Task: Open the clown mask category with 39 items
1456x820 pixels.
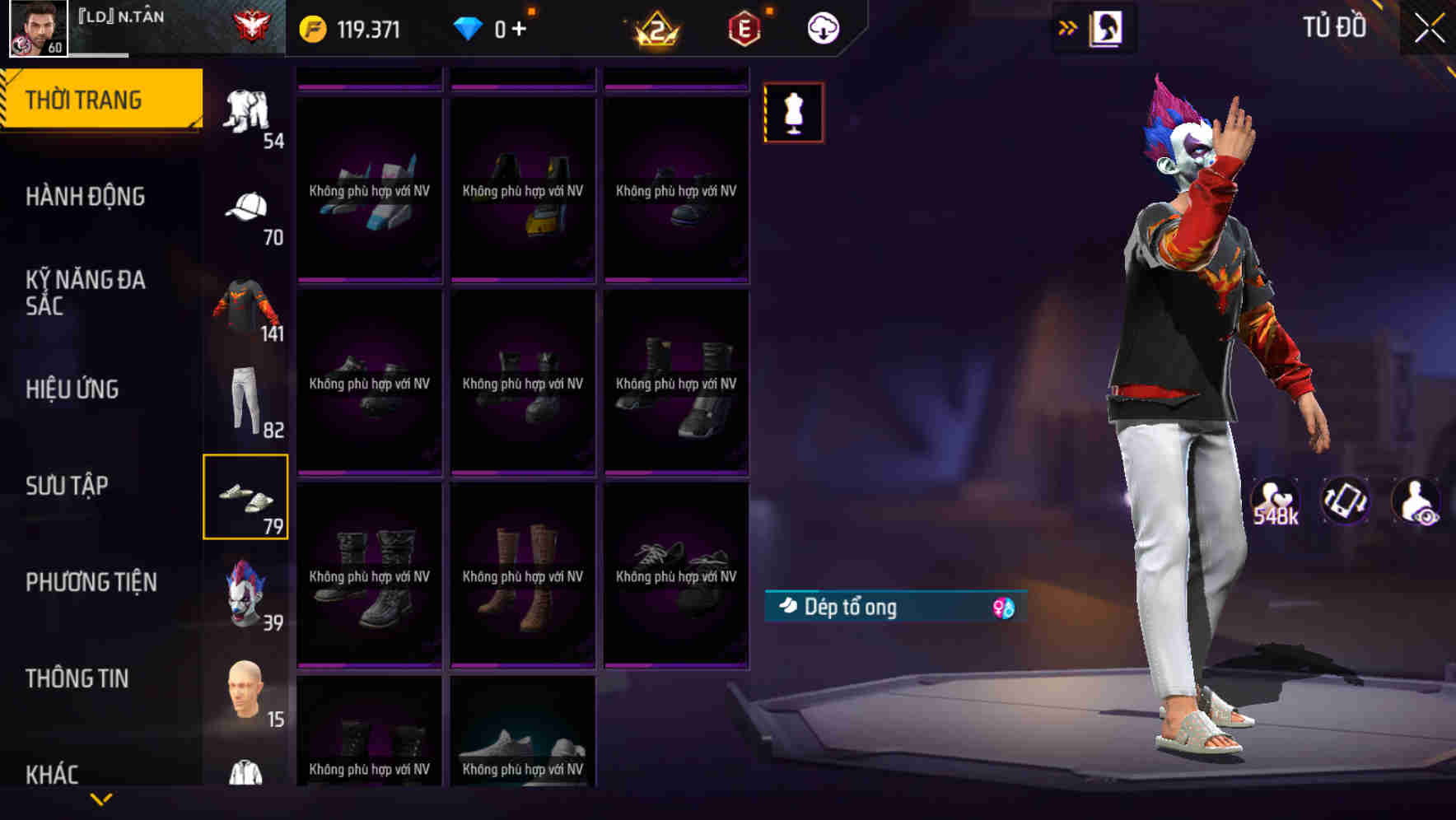Action: (x=245, y=593)
